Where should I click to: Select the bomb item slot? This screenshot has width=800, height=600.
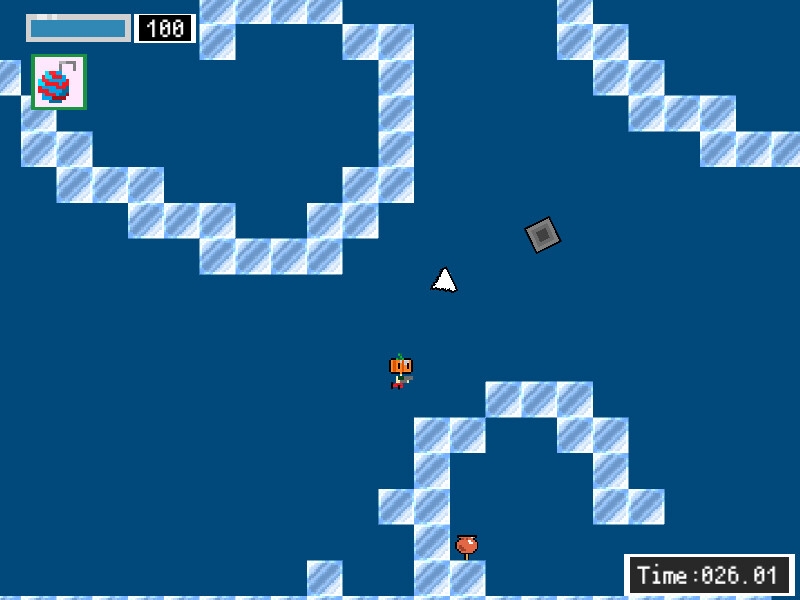click(x=58, y=82)
